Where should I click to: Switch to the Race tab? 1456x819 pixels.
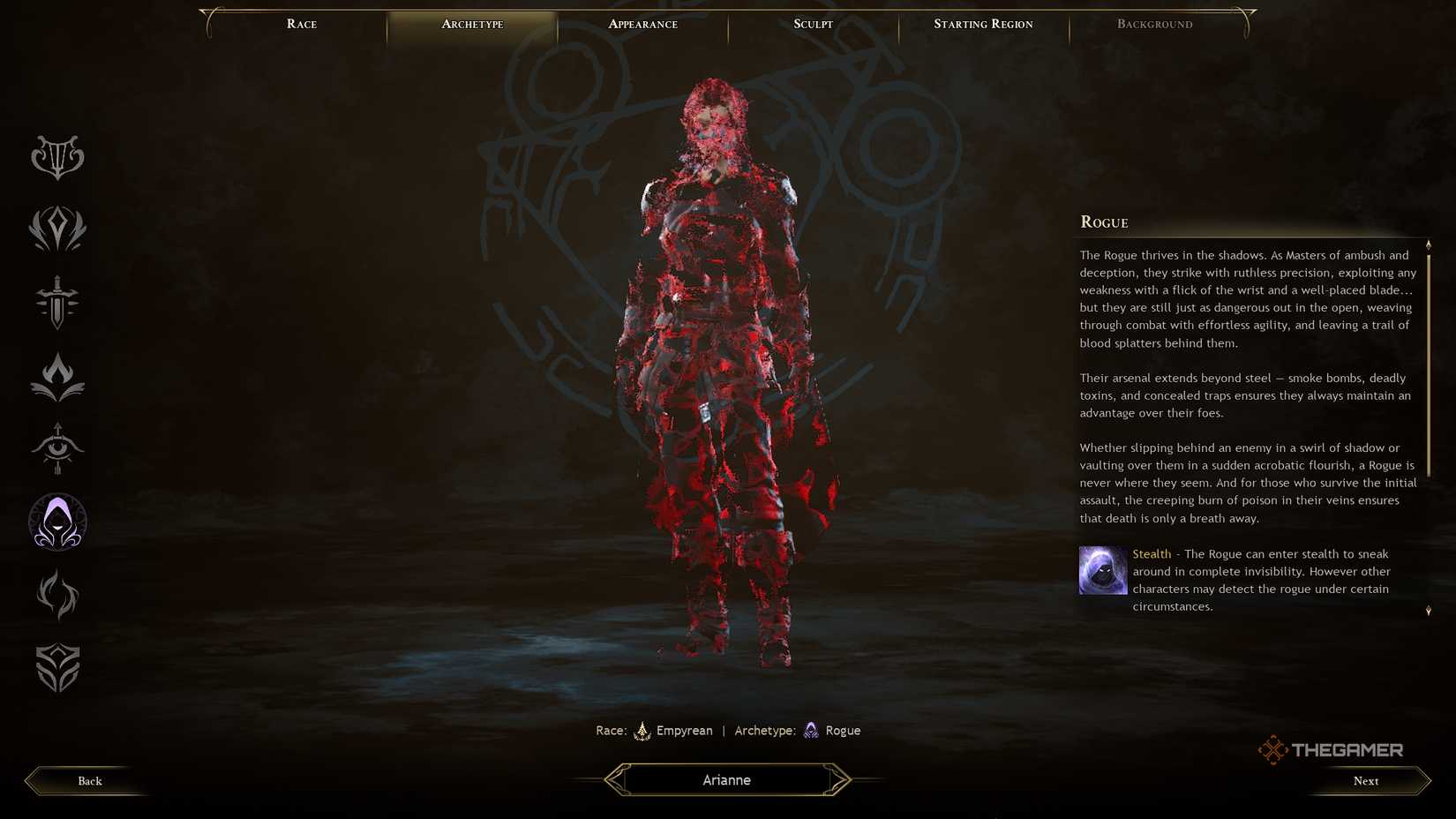point(301,24)
